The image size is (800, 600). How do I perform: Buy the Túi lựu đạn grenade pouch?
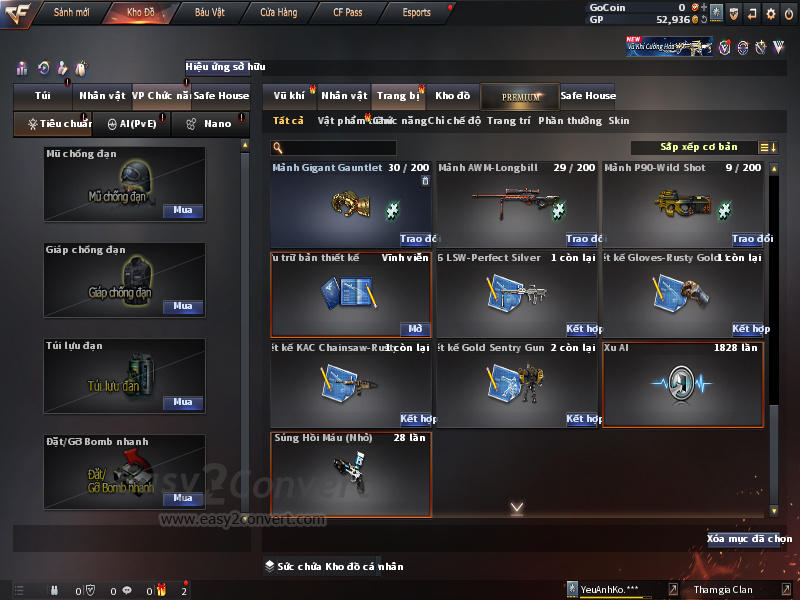[x=182, y=402]
